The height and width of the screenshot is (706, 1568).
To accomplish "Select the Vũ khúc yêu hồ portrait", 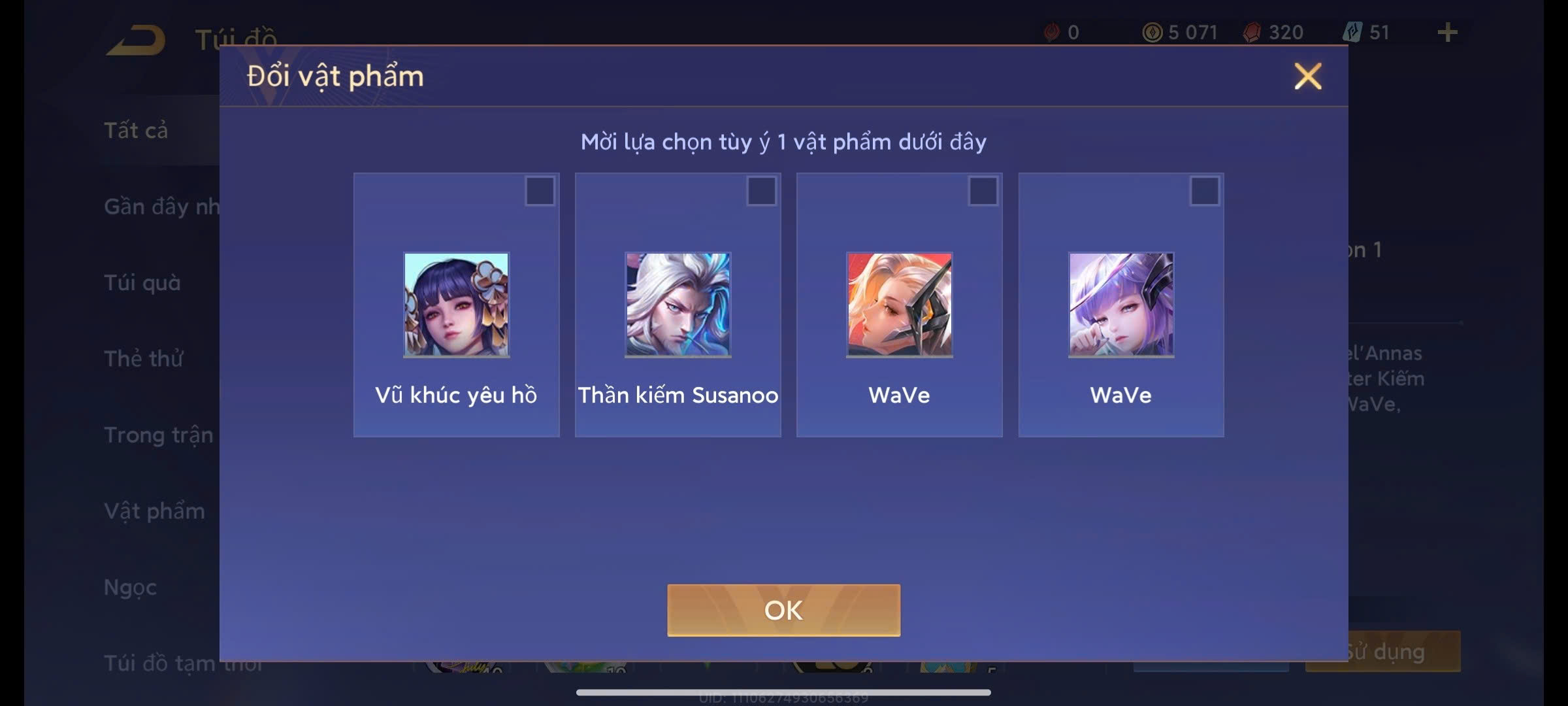I will click(455, 305).
